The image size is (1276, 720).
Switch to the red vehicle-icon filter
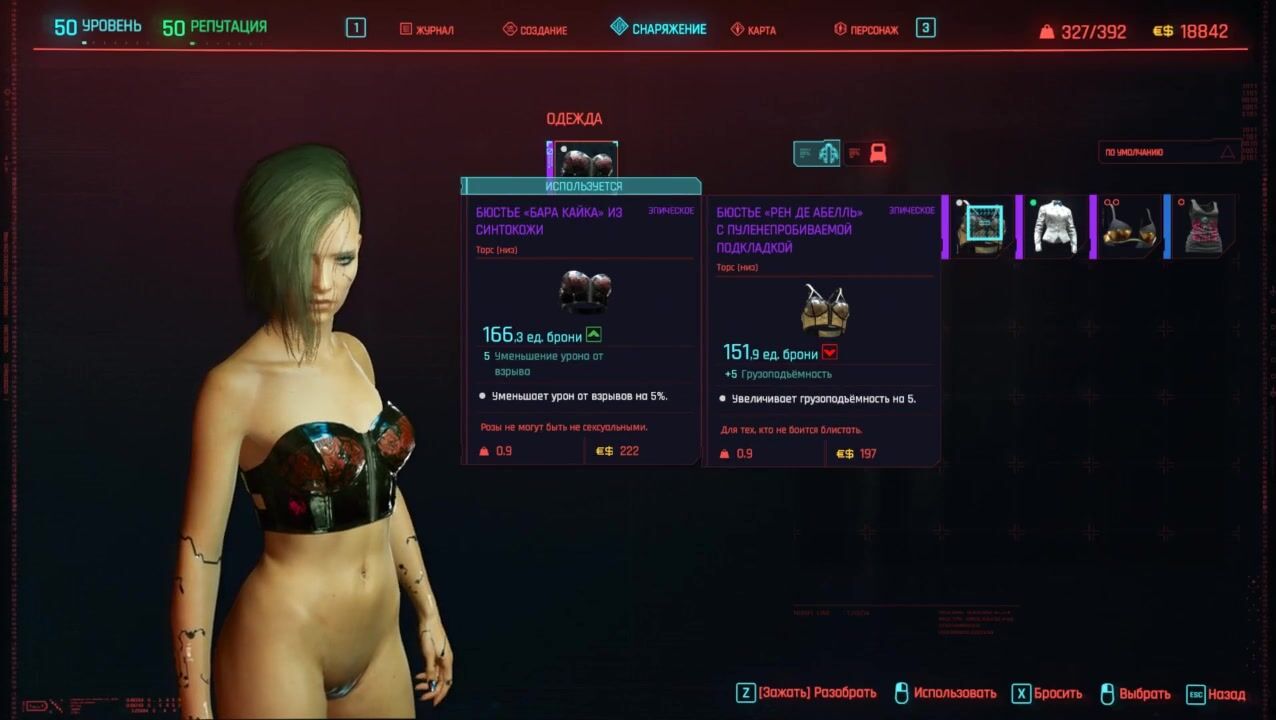(867, 153)
